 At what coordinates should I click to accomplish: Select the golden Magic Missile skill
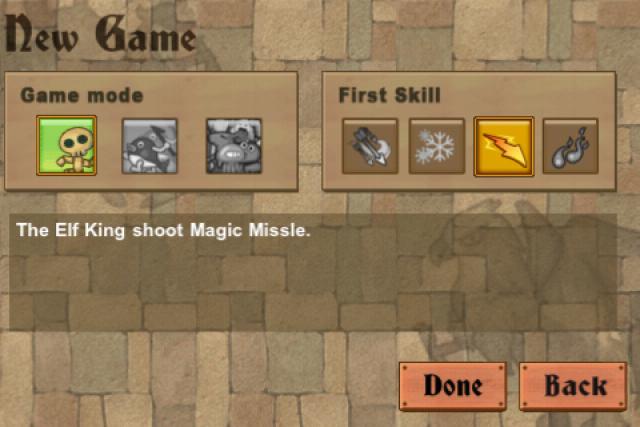click(504, 146)
